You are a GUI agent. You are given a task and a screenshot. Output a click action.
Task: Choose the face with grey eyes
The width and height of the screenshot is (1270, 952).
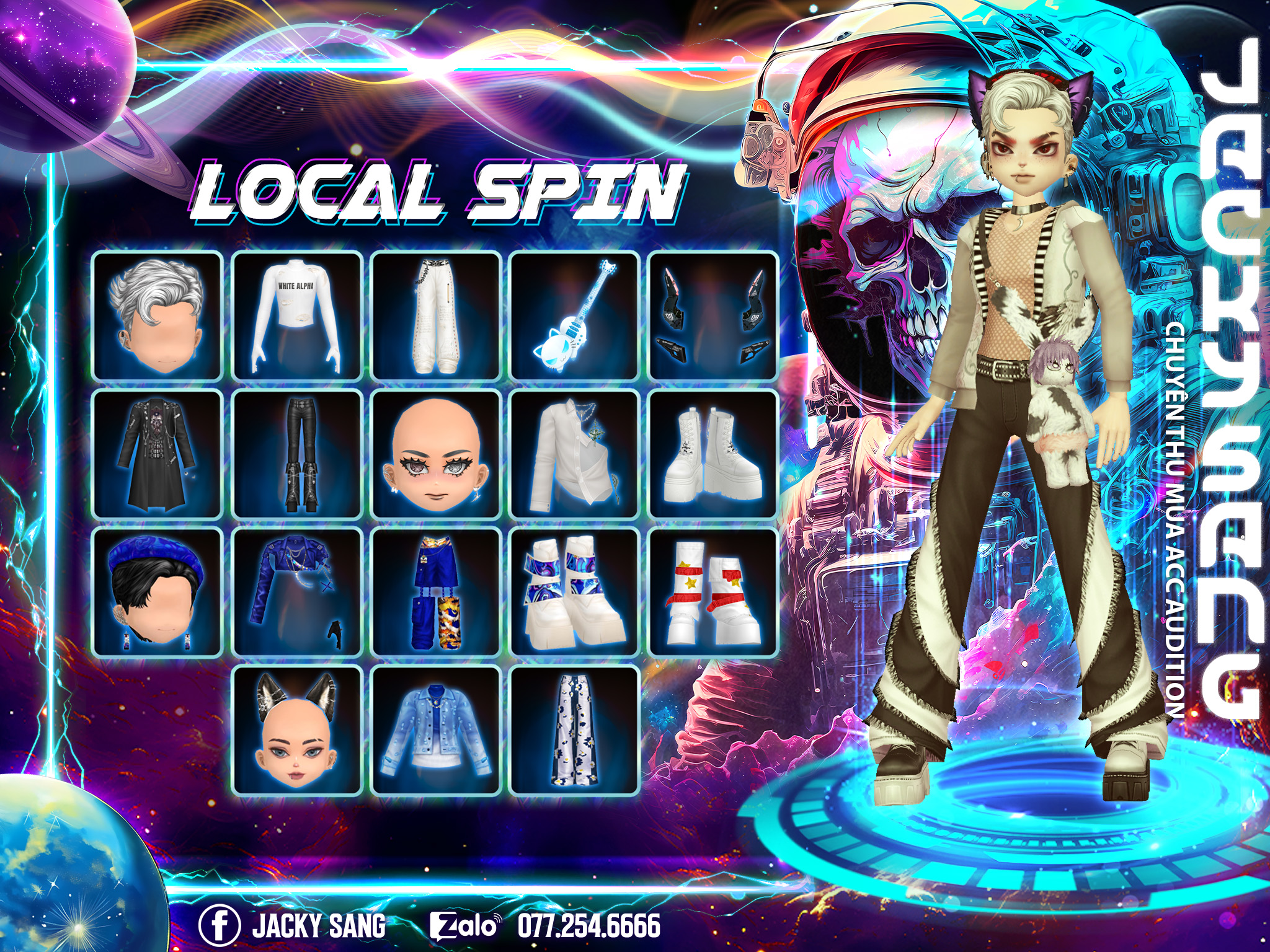coord(436,454)
